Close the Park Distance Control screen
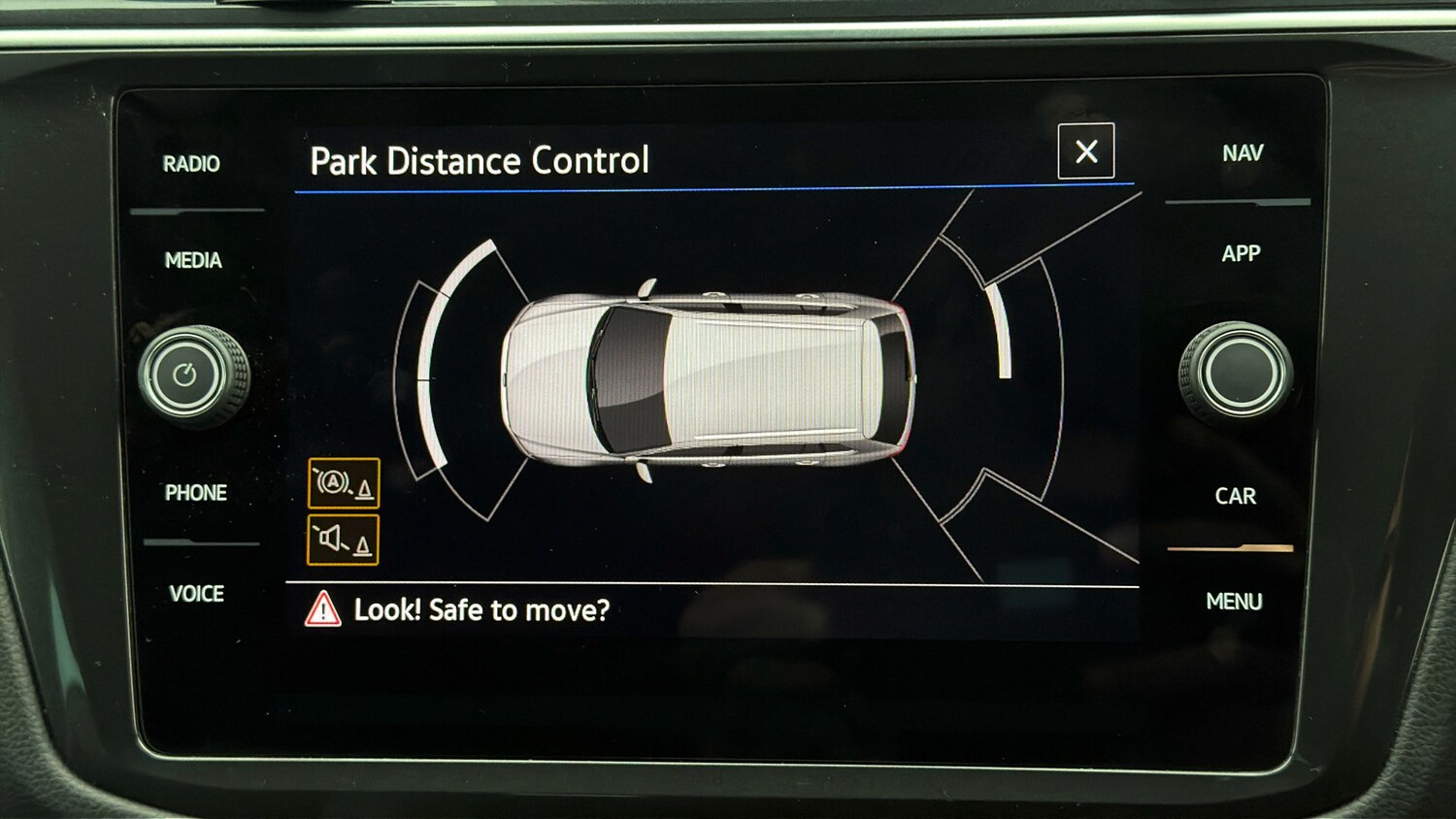The height and width of the screenshot is (819, 1456). click(1086, 151)
